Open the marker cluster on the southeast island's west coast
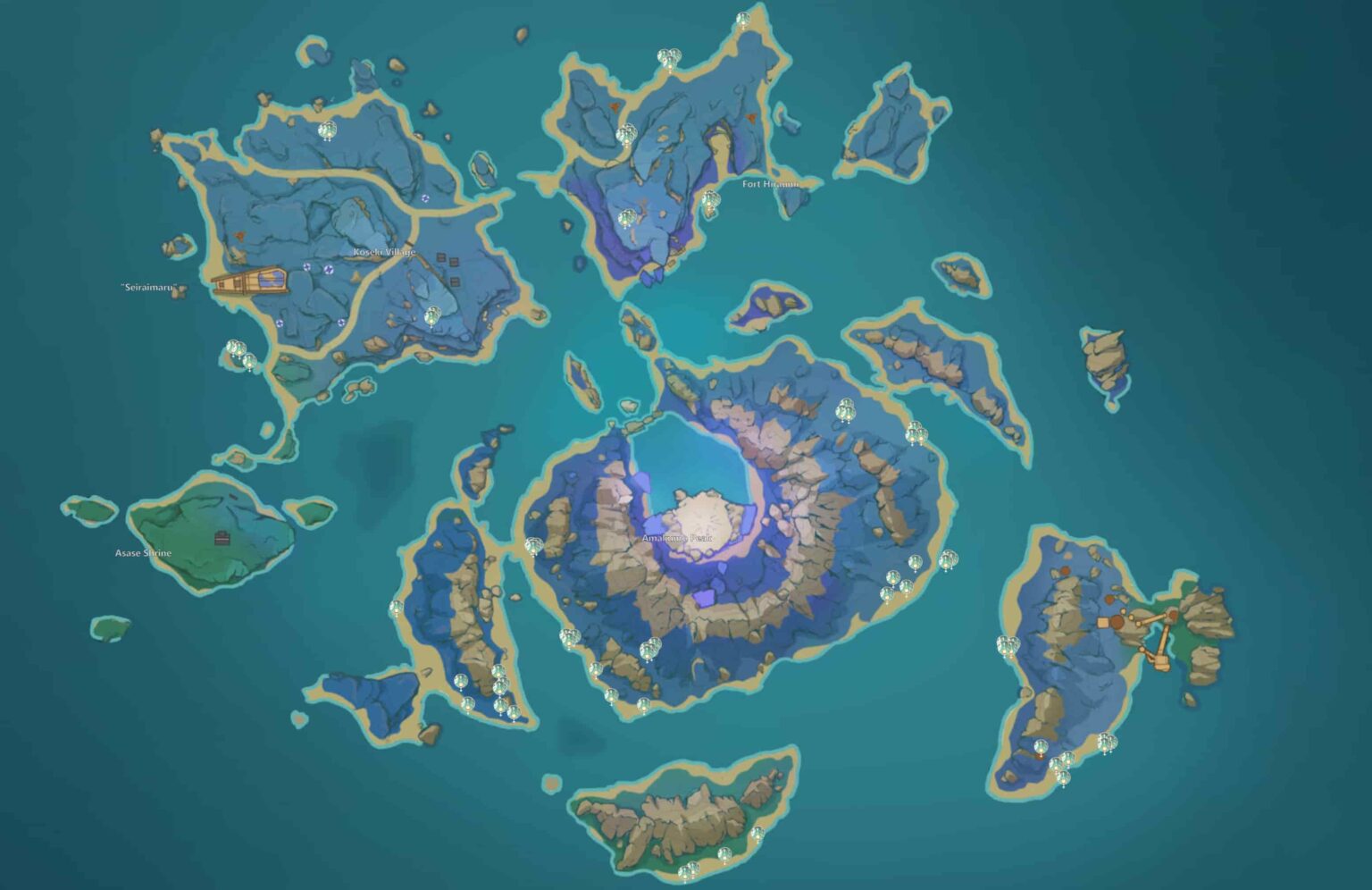This screenshot has width=1372, height=890. click(x=1007, y=645)
